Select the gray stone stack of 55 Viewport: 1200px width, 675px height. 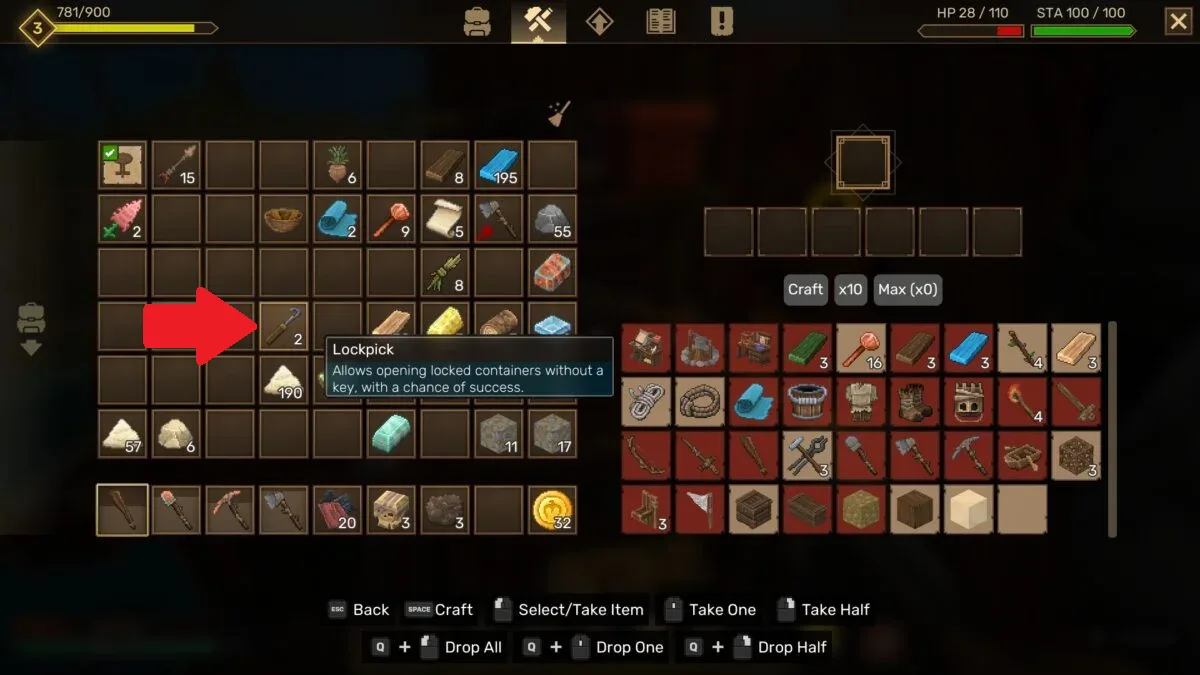(x=553, y=219)
